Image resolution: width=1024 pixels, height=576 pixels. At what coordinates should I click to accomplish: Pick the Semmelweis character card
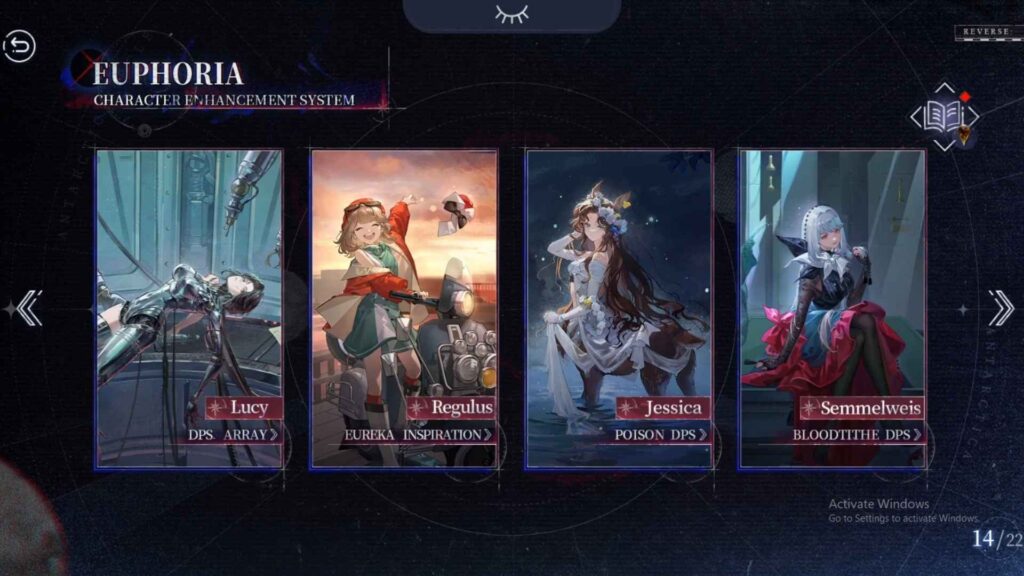(x=832, y=280)
